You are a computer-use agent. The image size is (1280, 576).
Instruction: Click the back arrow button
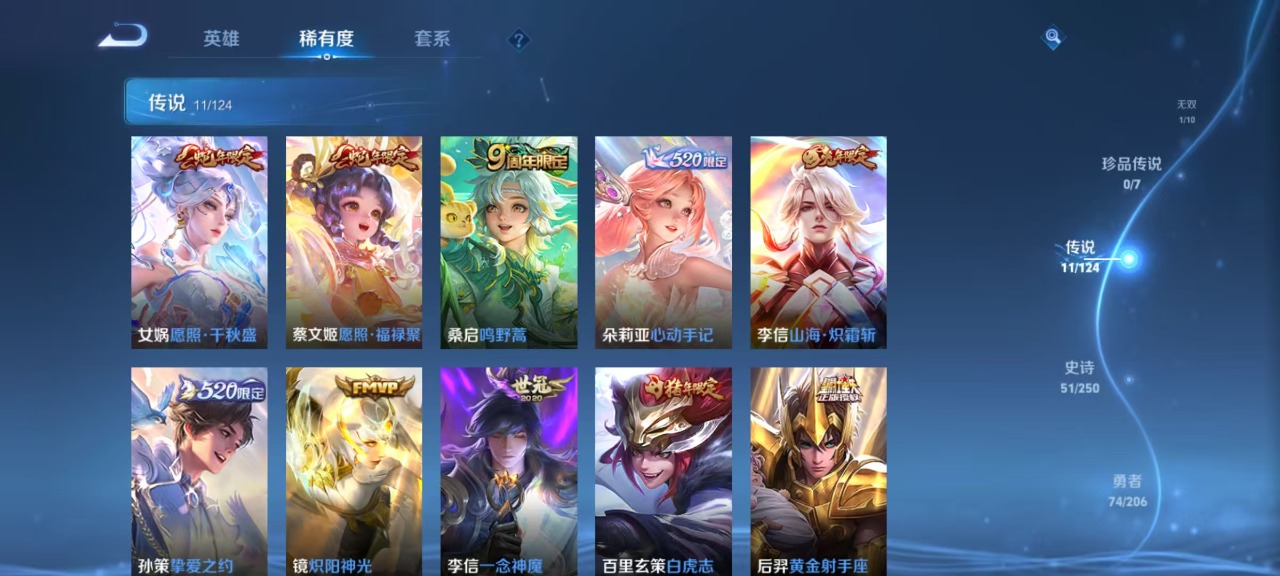click(123, 37)
